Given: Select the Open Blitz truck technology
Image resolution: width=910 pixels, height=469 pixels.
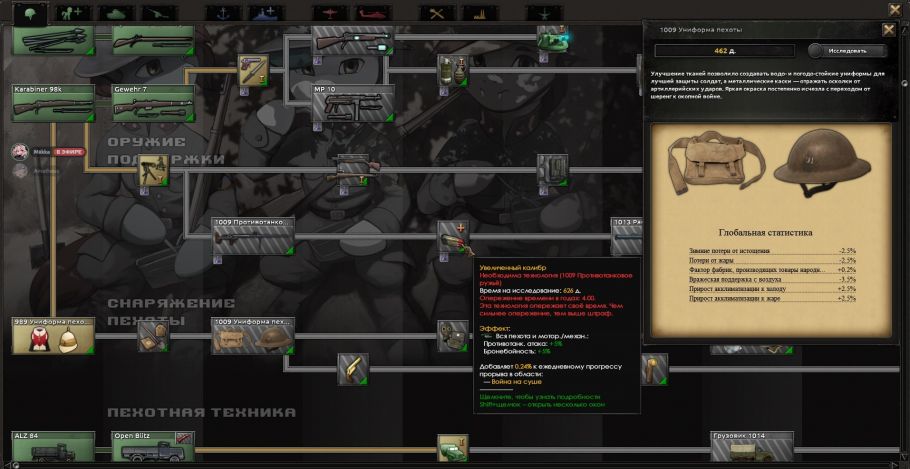Looking at the screenshot, I should 152,449.
